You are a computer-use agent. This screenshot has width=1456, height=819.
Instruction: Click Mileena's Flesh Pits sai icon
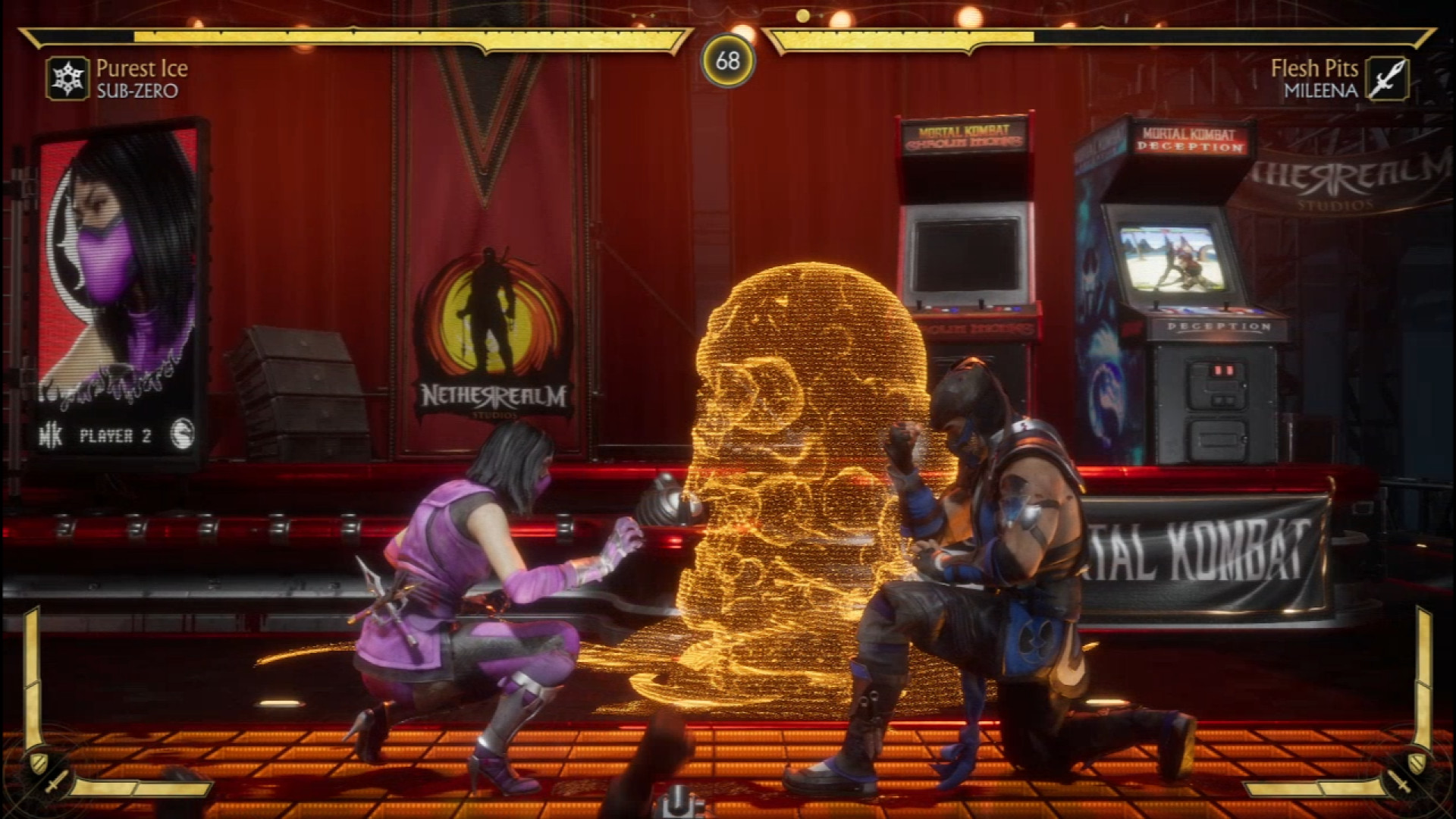tap(1387, 79)
